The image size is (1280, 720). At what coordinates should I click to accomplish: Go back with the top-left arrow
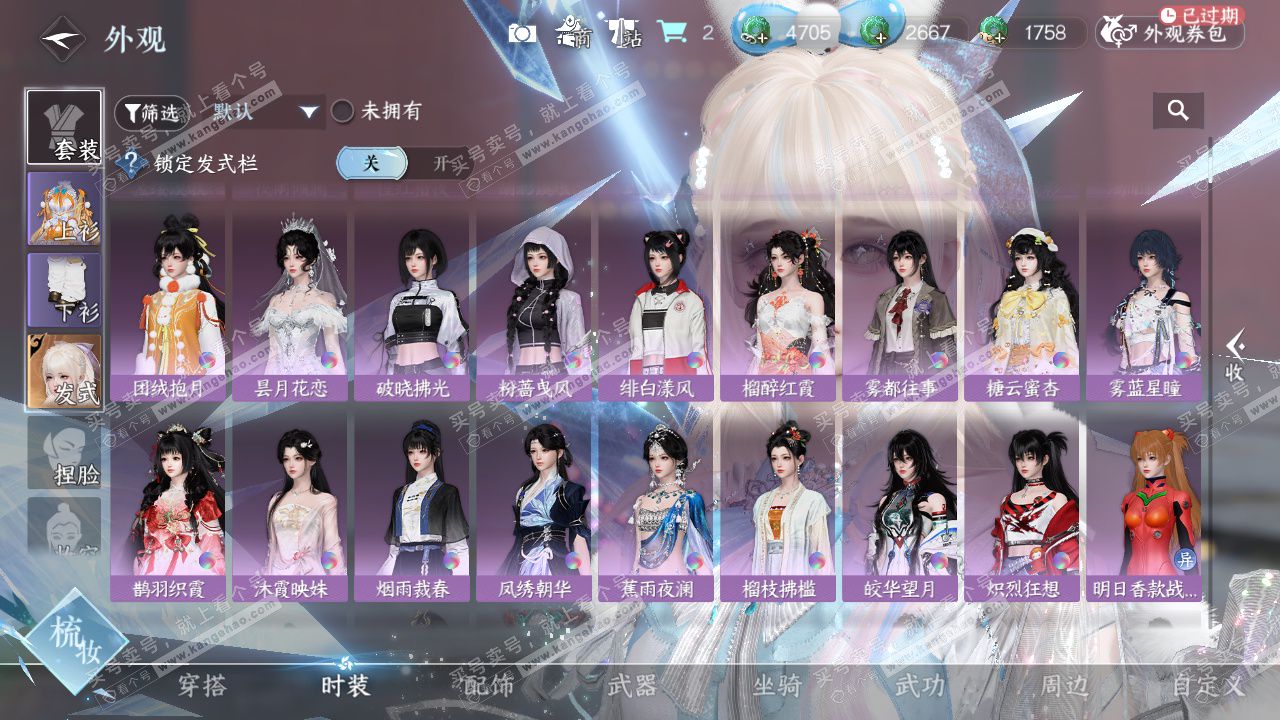[x=62, y=40]
